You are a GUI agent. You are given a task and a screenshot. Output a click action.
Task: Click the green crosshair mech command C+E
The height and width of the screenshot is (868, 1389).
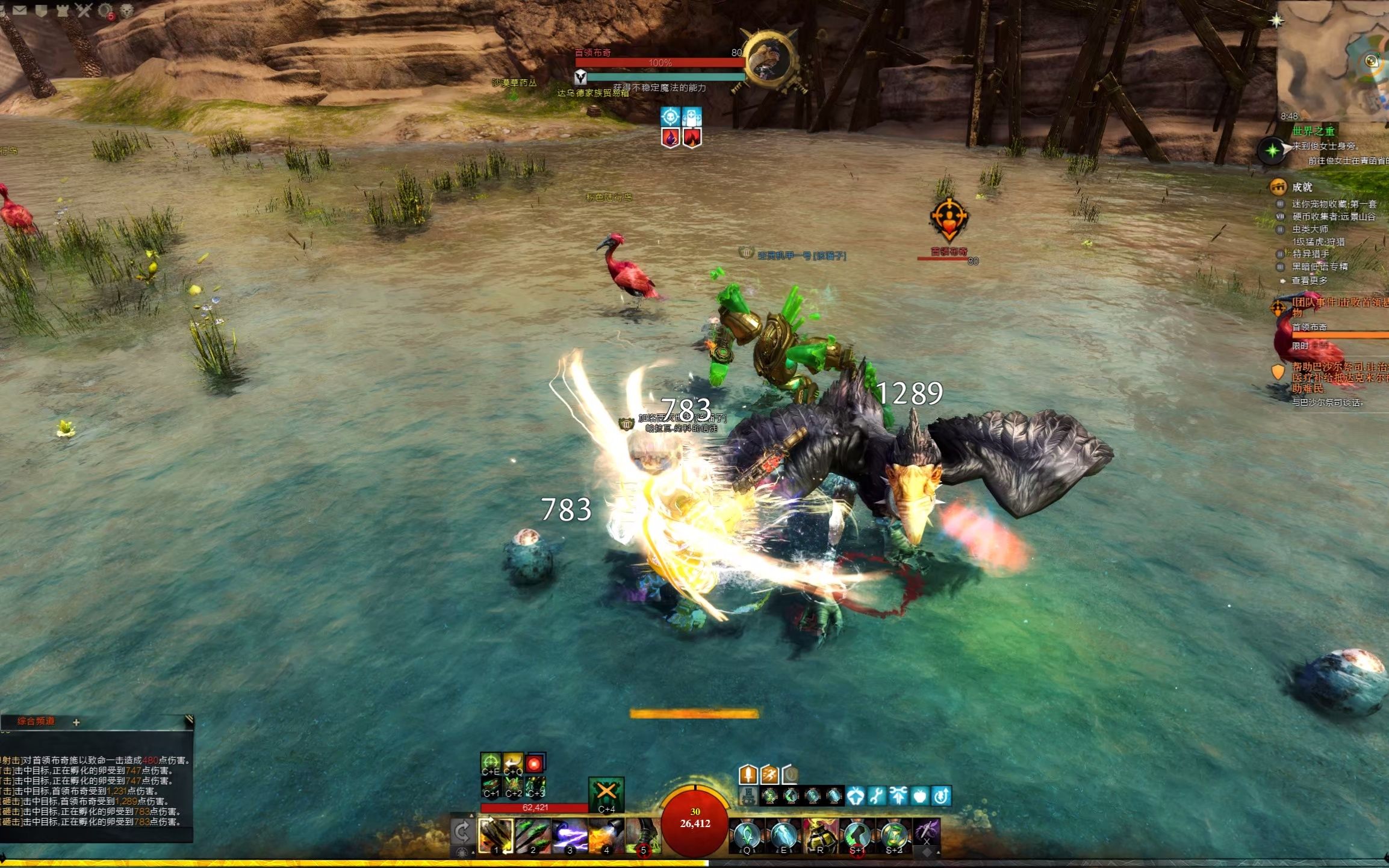coord(490,763)
